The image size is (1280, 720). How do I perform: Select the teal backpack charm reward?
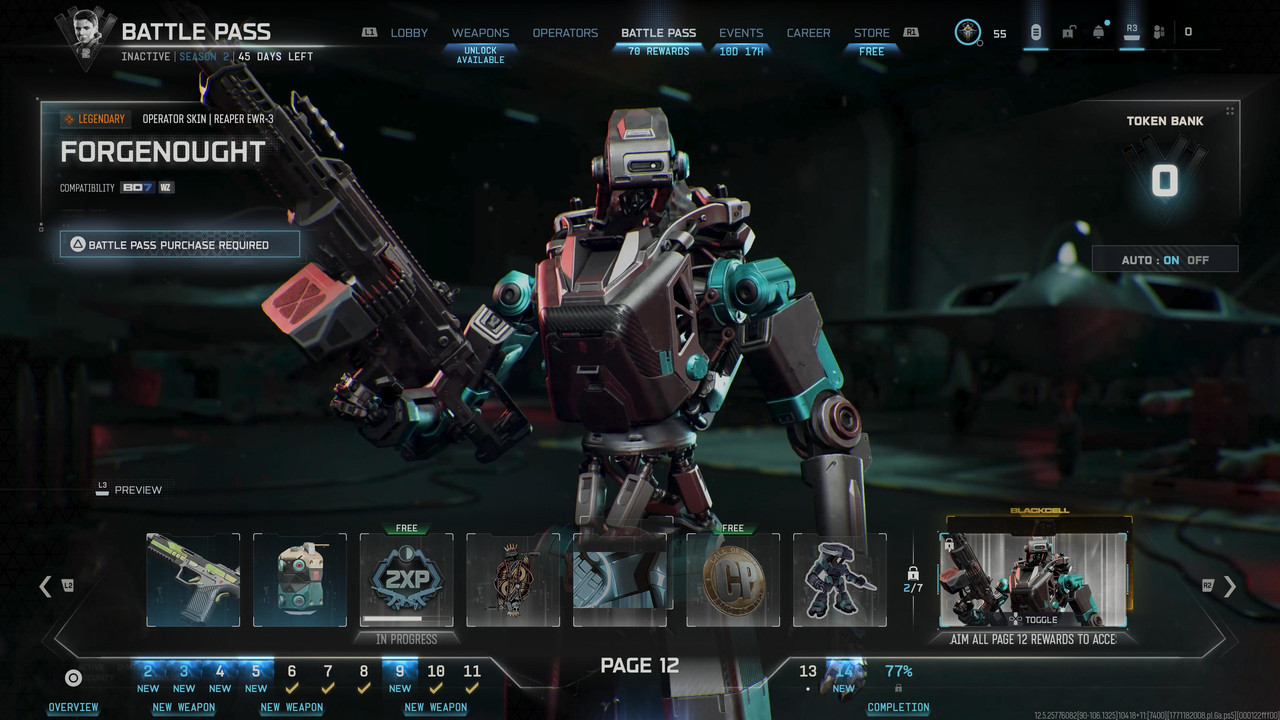click(300, 580)
